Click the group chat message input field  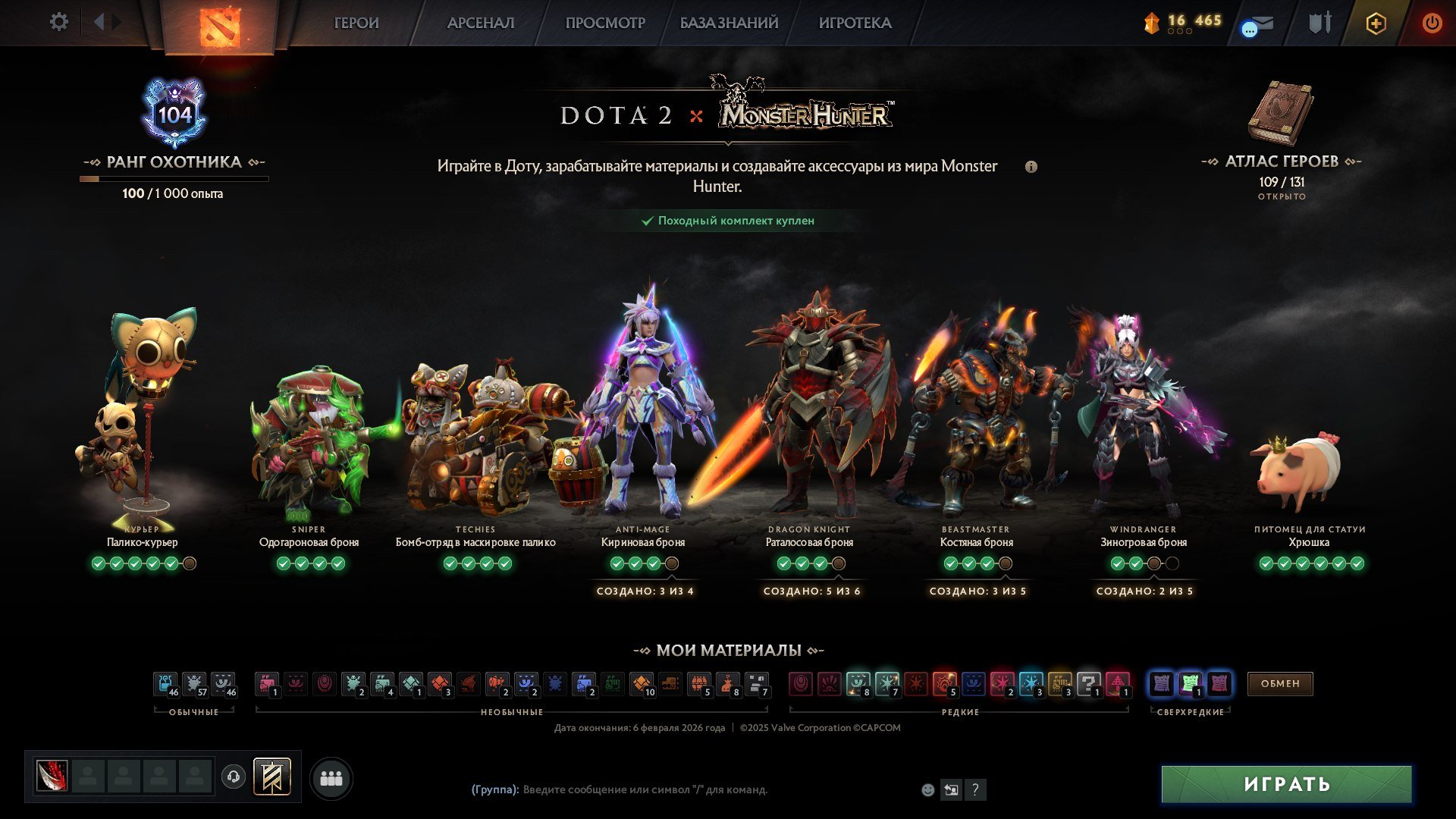coord(645,789)
